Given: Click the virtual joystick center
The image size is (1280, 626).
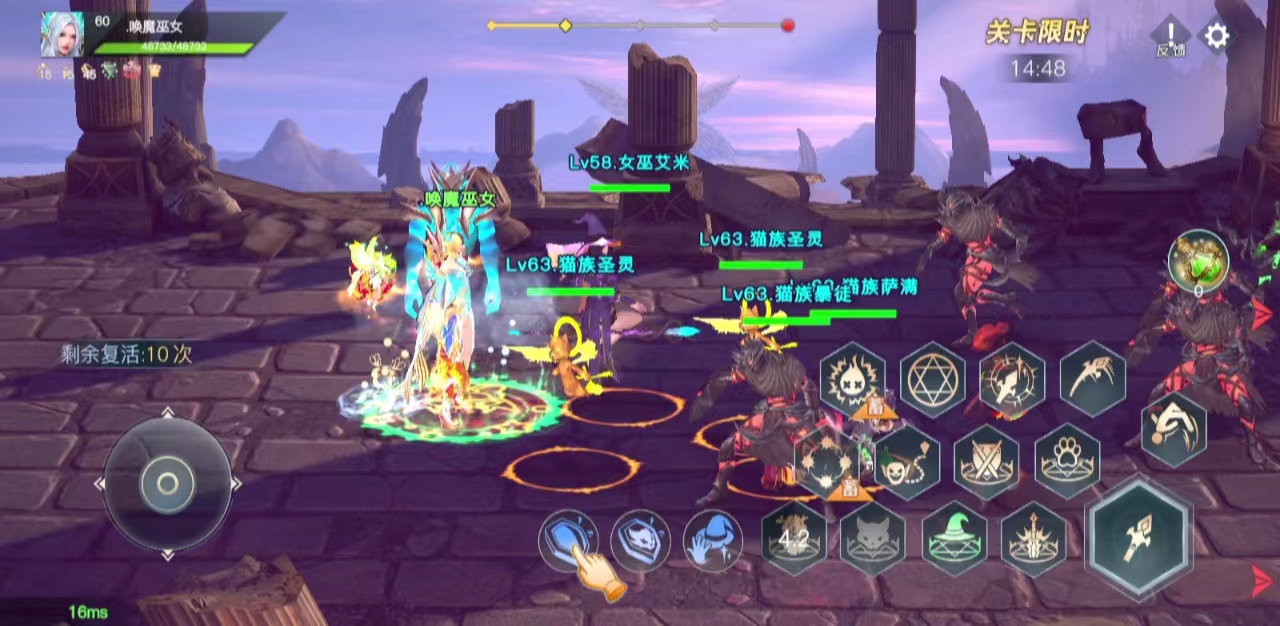Looking at the screenshot, I should 167,484.
